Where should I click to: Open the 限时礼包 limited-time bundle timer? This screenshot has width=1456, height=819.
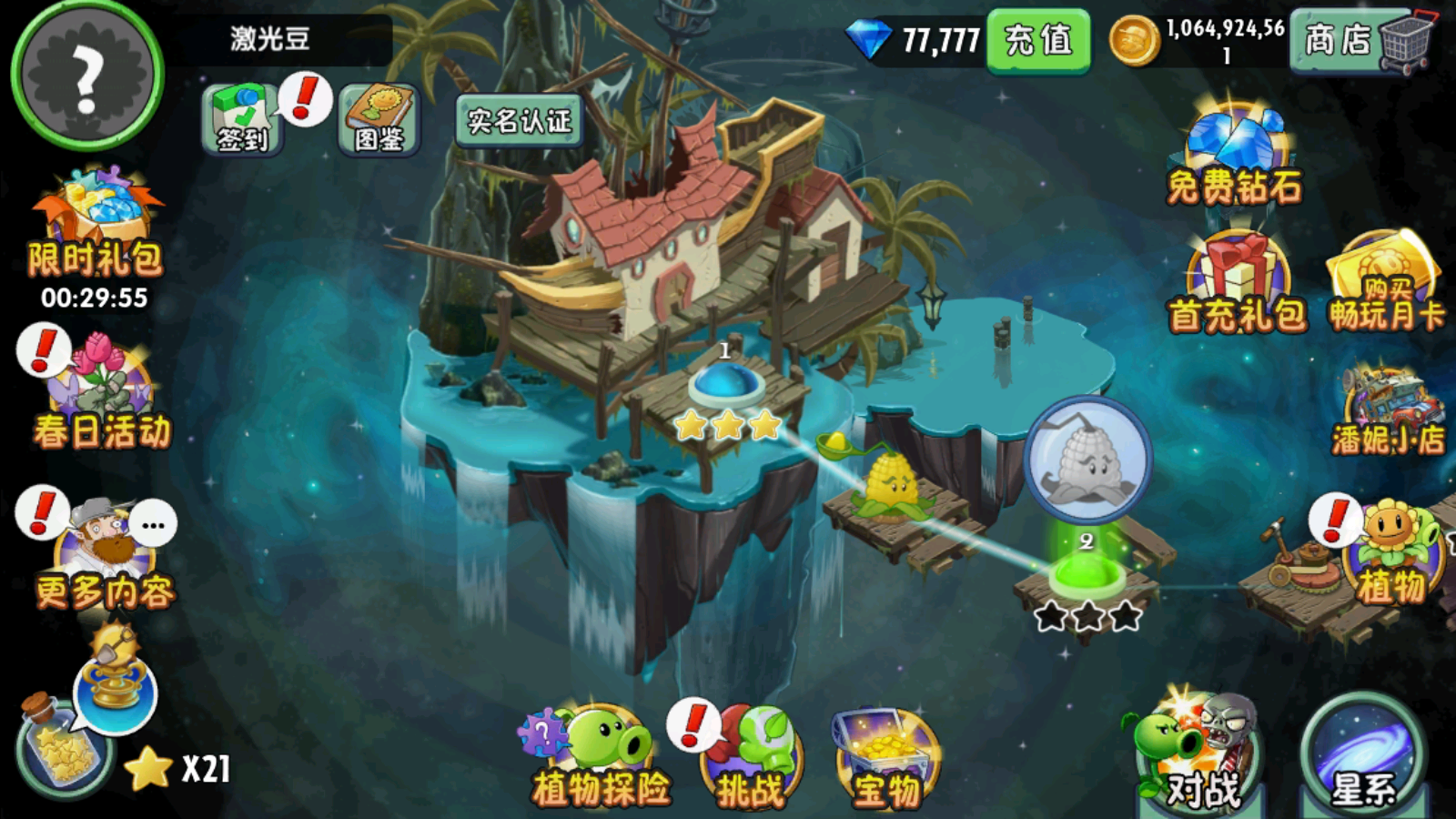pyautogui.click(x=86, y=227)
